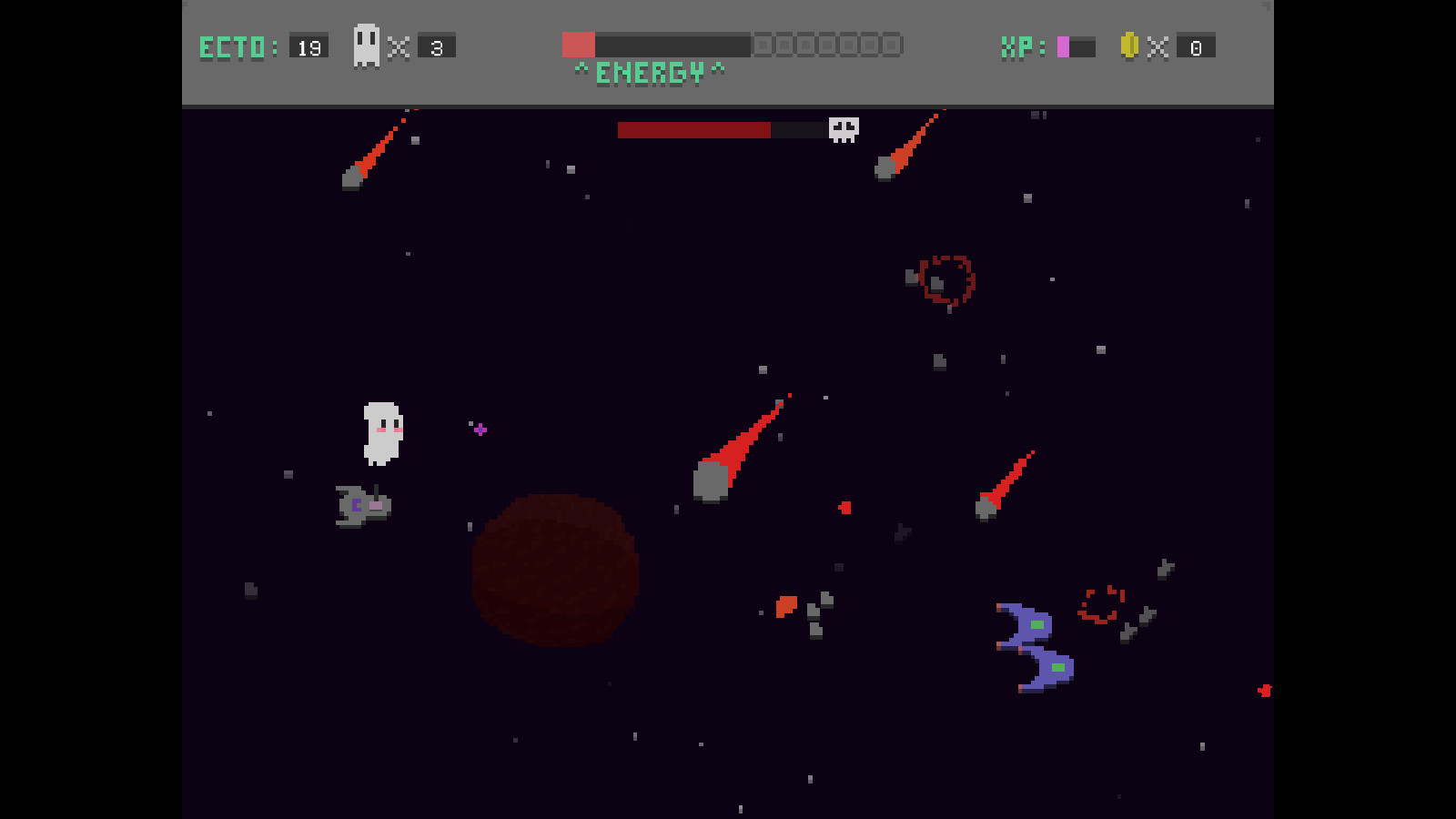Click the purple sparkle pickup near the ghost
The width and height of the screenshot is (1456, 819).
478,429
